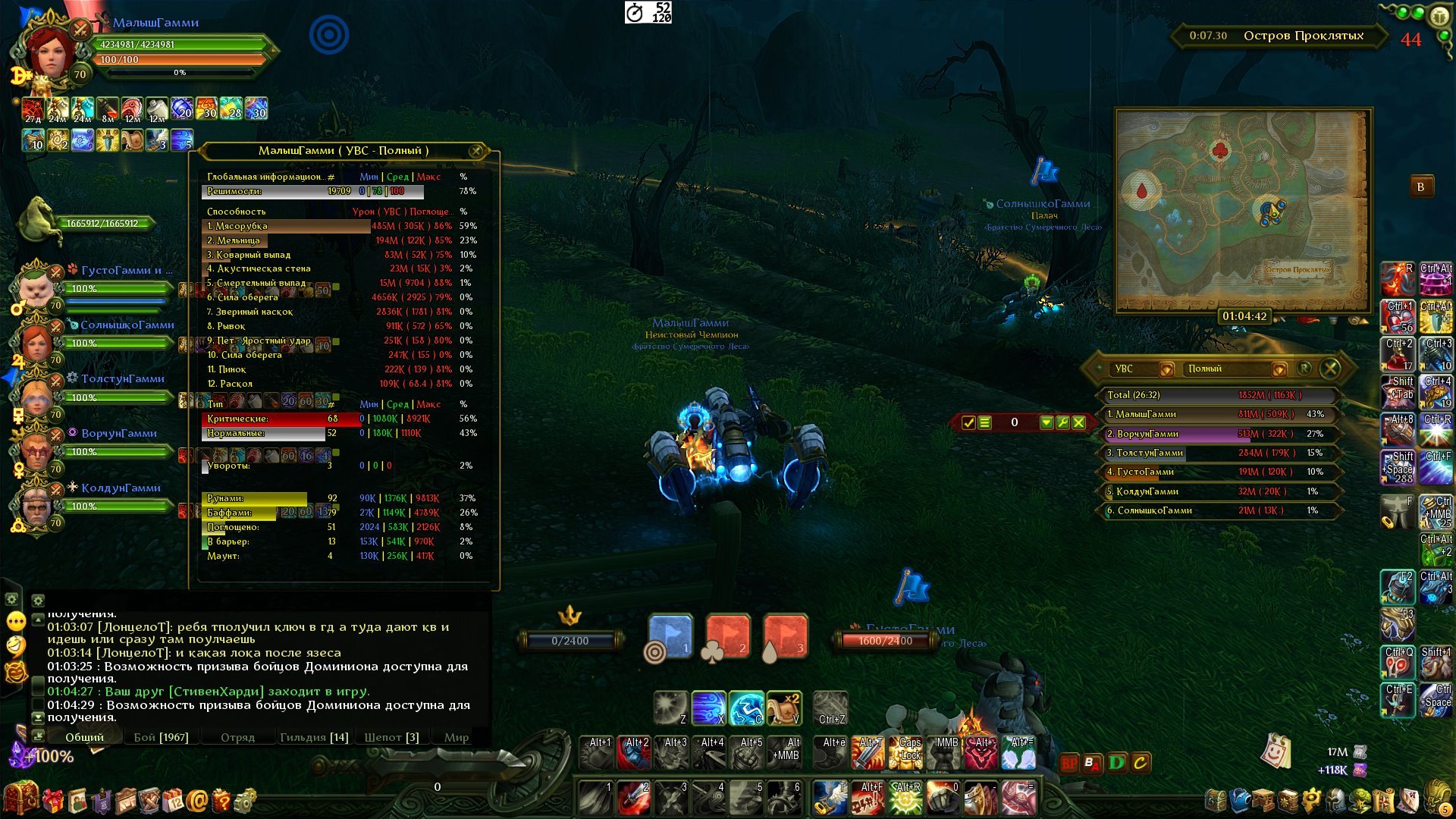Select ВорчунГамми row in damage meter
The image size is (1456, 819).
coord(1216,434)
